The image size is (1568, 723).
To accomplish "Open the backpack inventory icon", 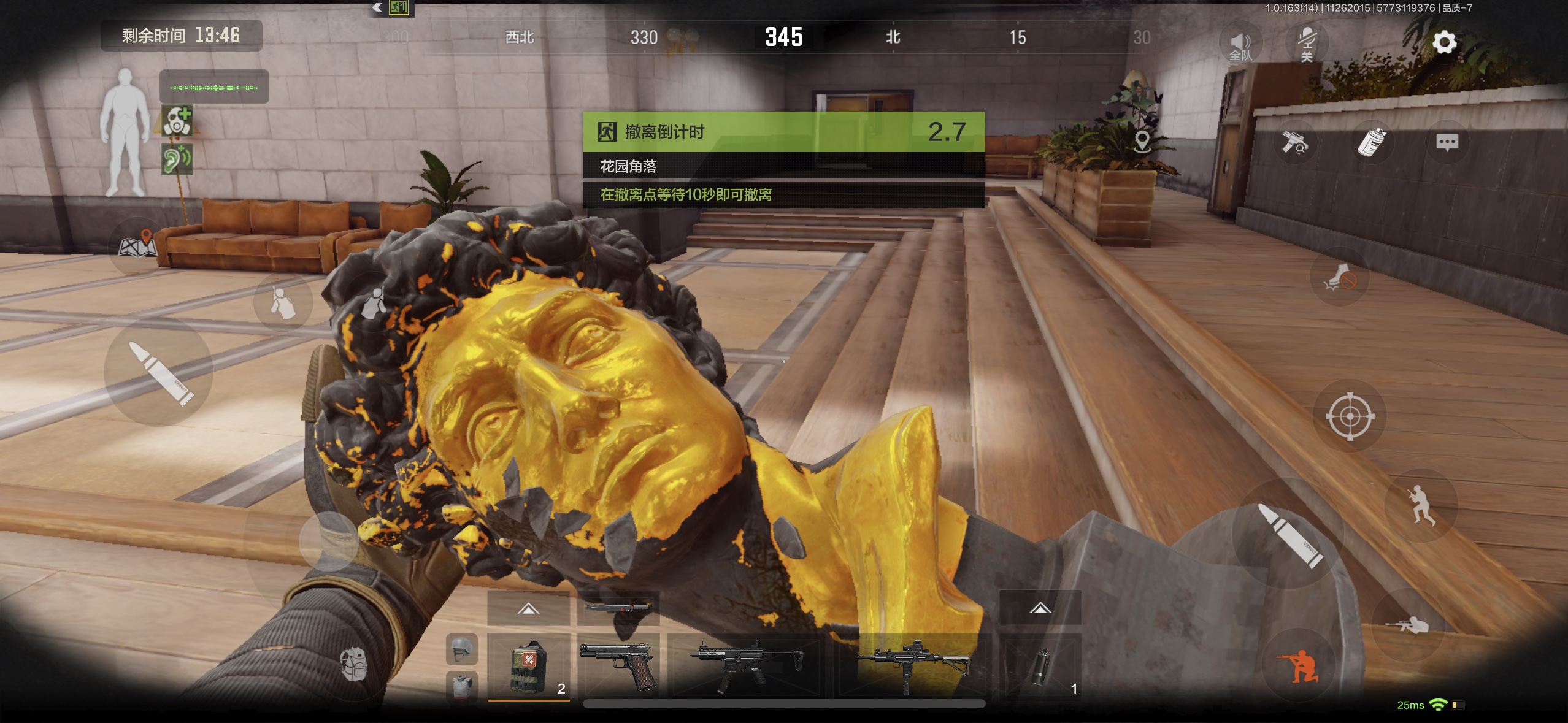I will (354, 665).
